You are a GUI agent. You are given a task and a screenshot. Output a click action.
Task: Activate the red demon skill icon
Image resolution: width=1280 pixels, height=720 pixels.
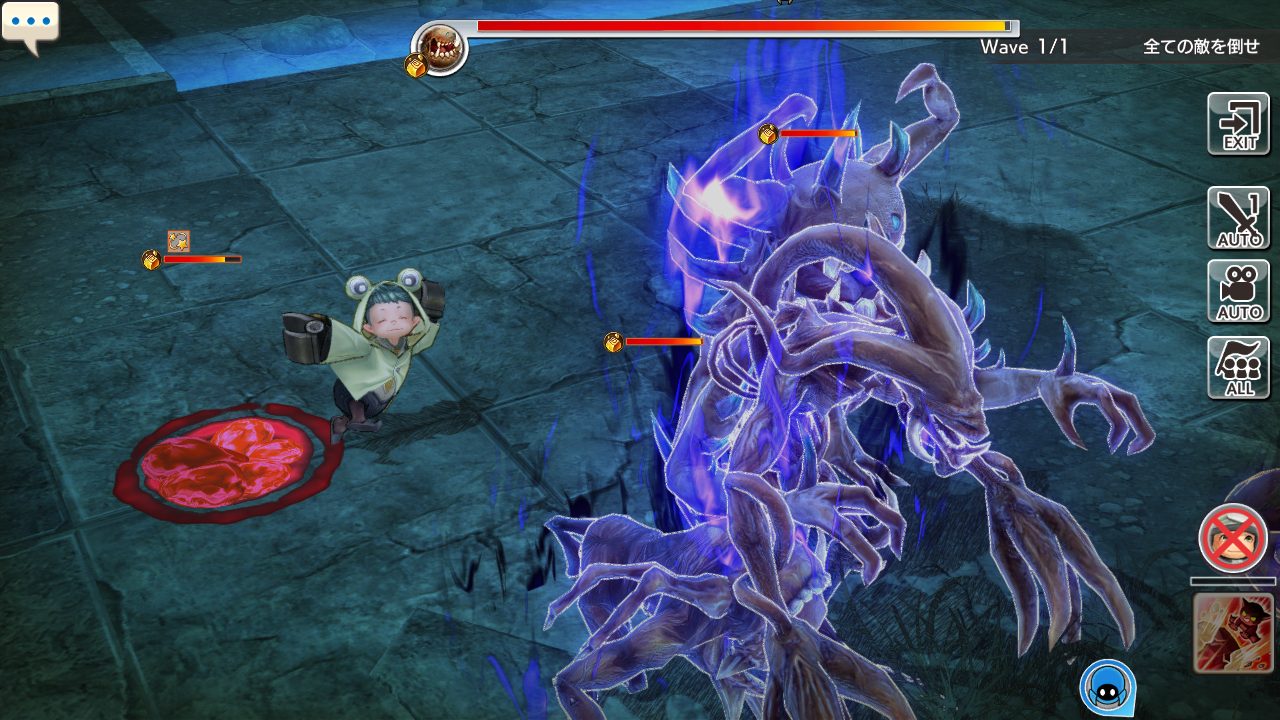point(1233,632)
